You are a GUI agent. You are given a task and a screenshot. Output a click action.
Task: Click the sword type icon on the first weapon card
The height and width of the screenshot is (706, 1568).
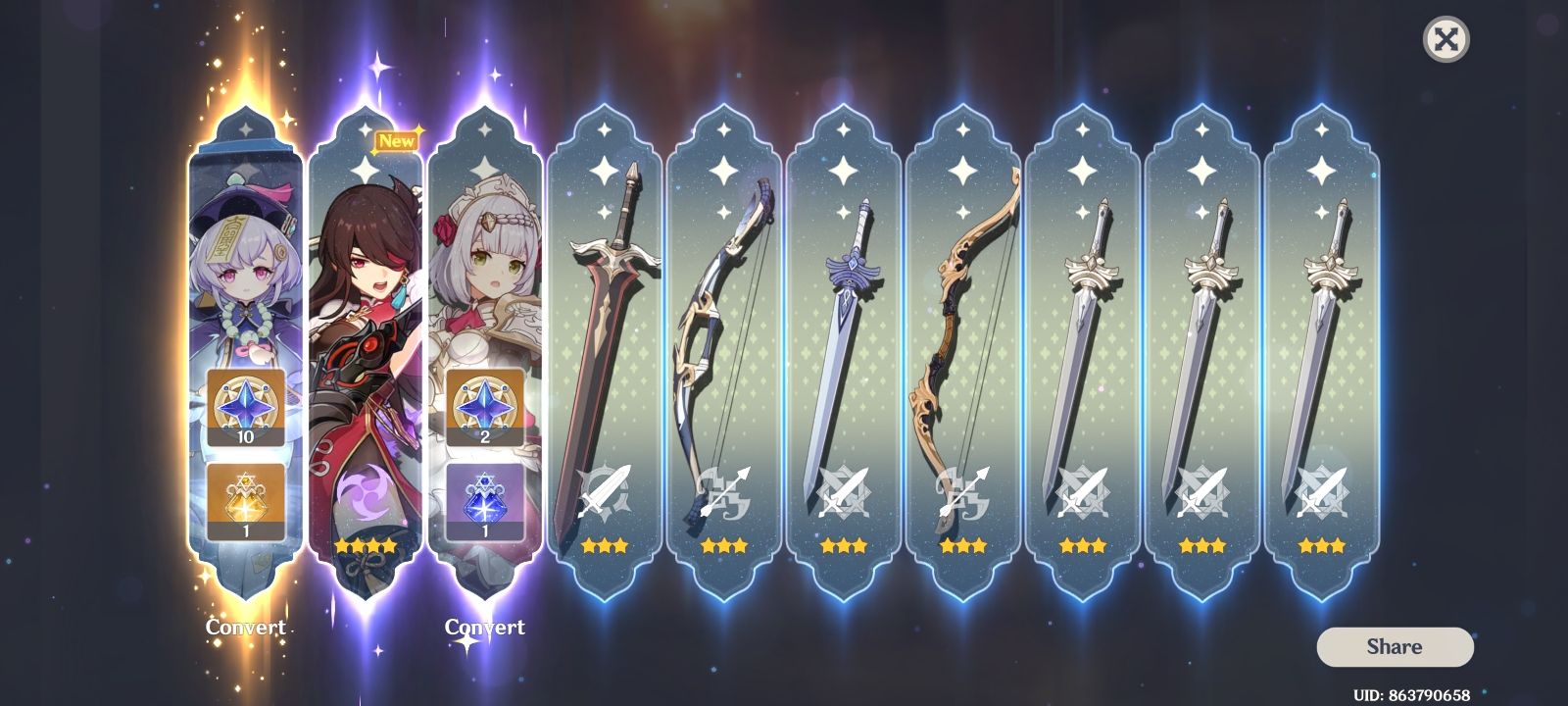605,487
